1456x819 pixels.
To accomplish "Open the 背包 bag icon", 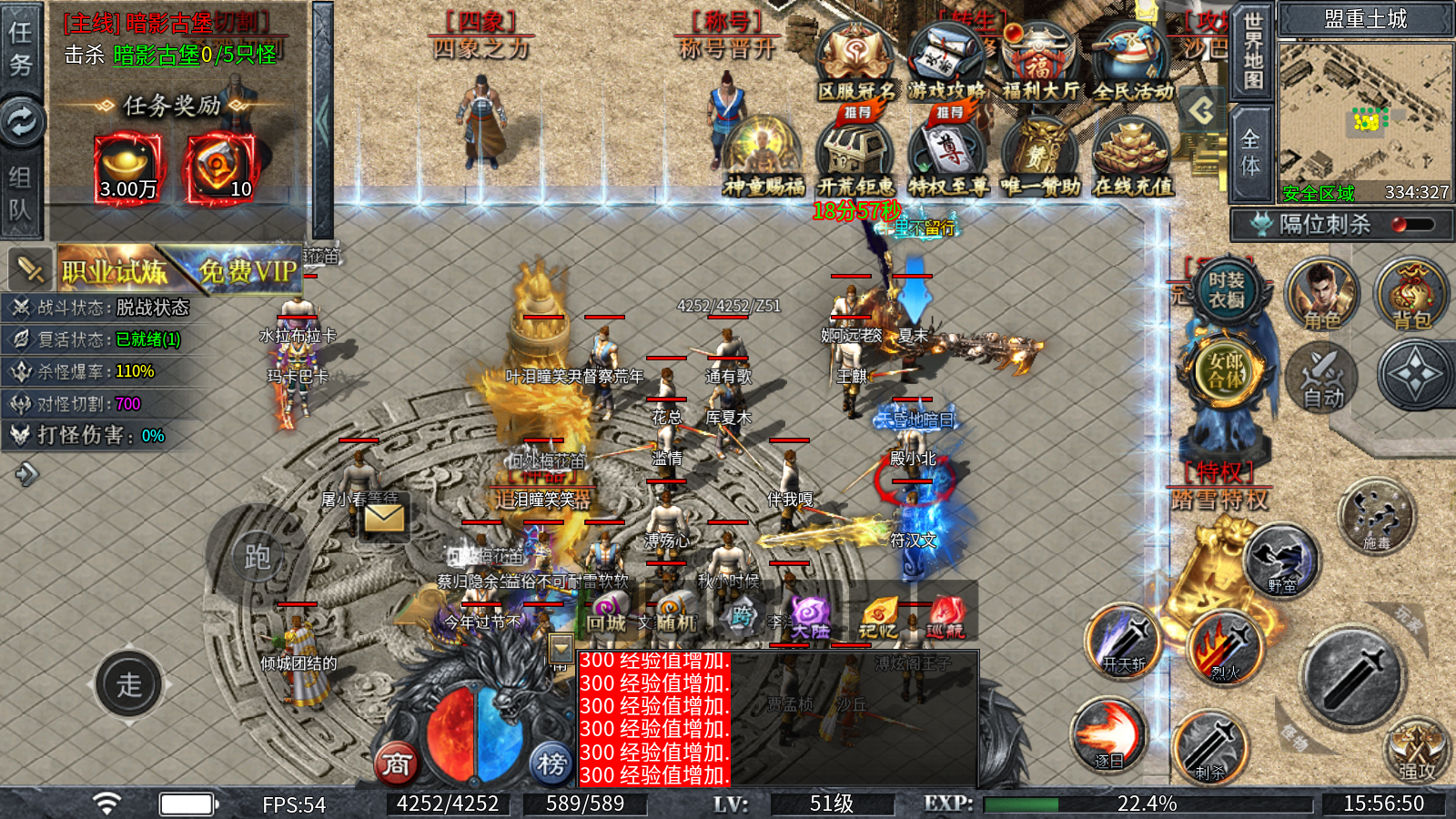I will pyautogui.click(x=1411, y=295).
